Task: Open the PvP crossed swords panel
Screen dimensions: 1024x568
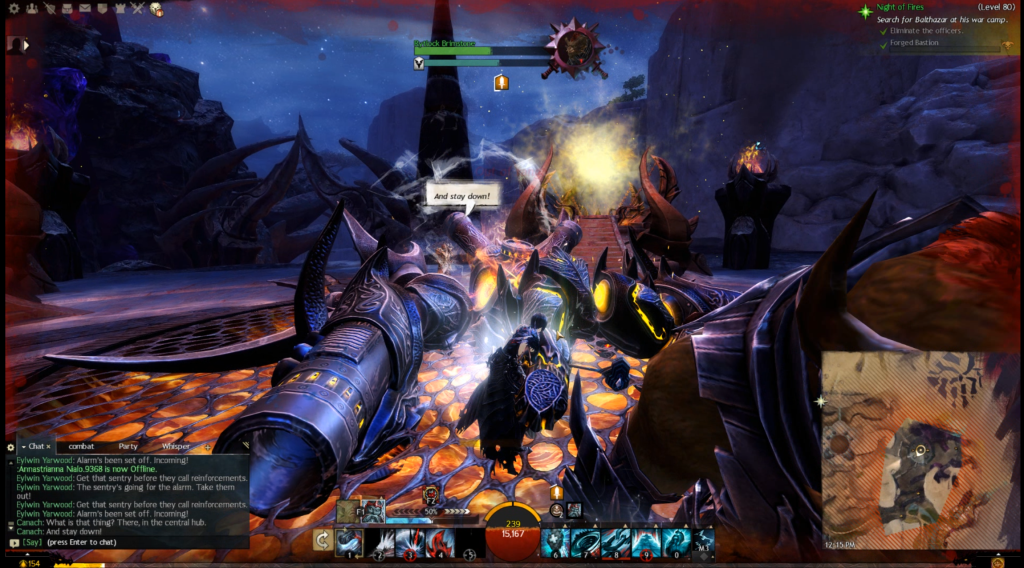Action: pyautogui.click(x=138, y=8)
